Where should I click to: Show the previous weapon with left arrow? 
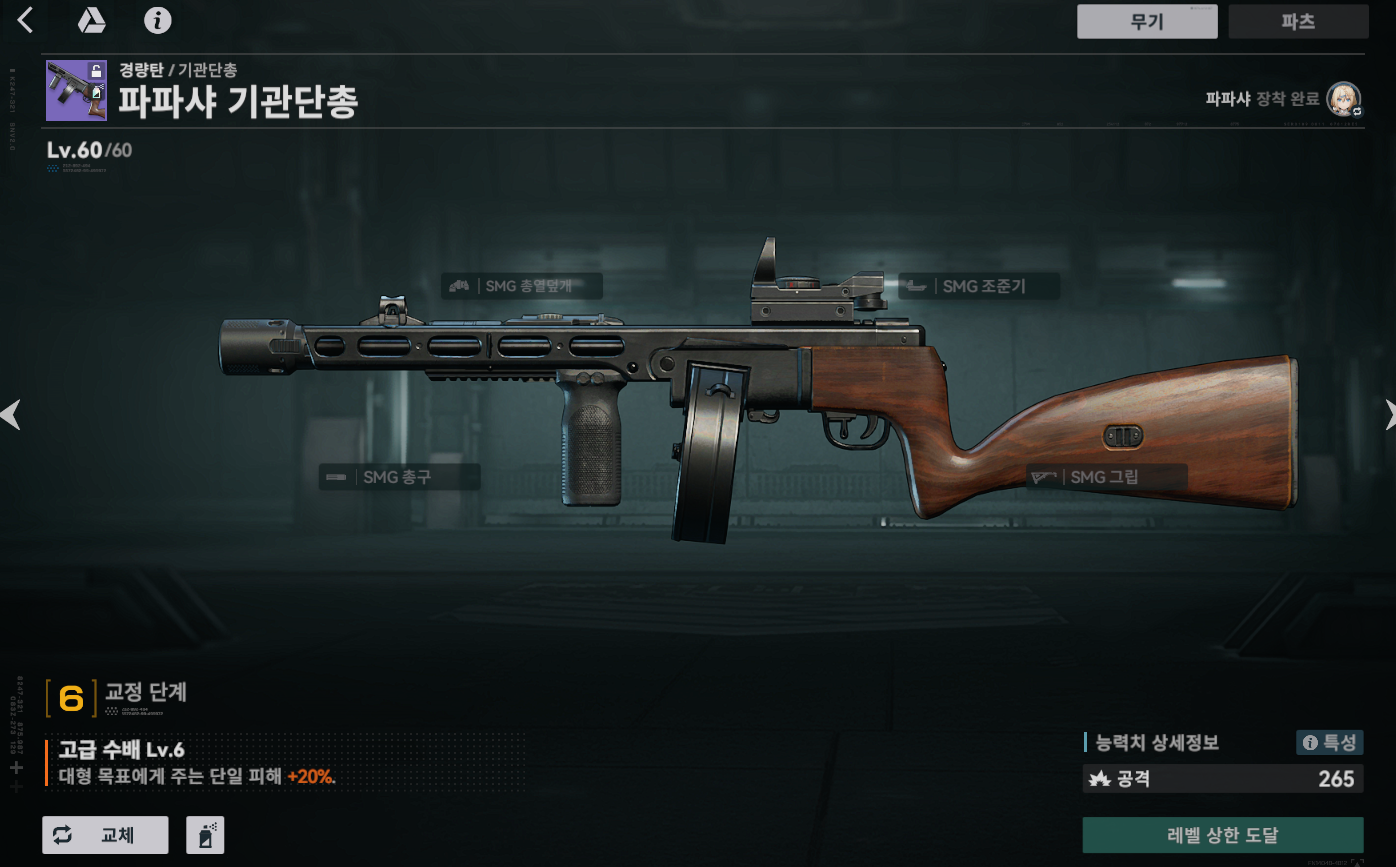(10, 414)
